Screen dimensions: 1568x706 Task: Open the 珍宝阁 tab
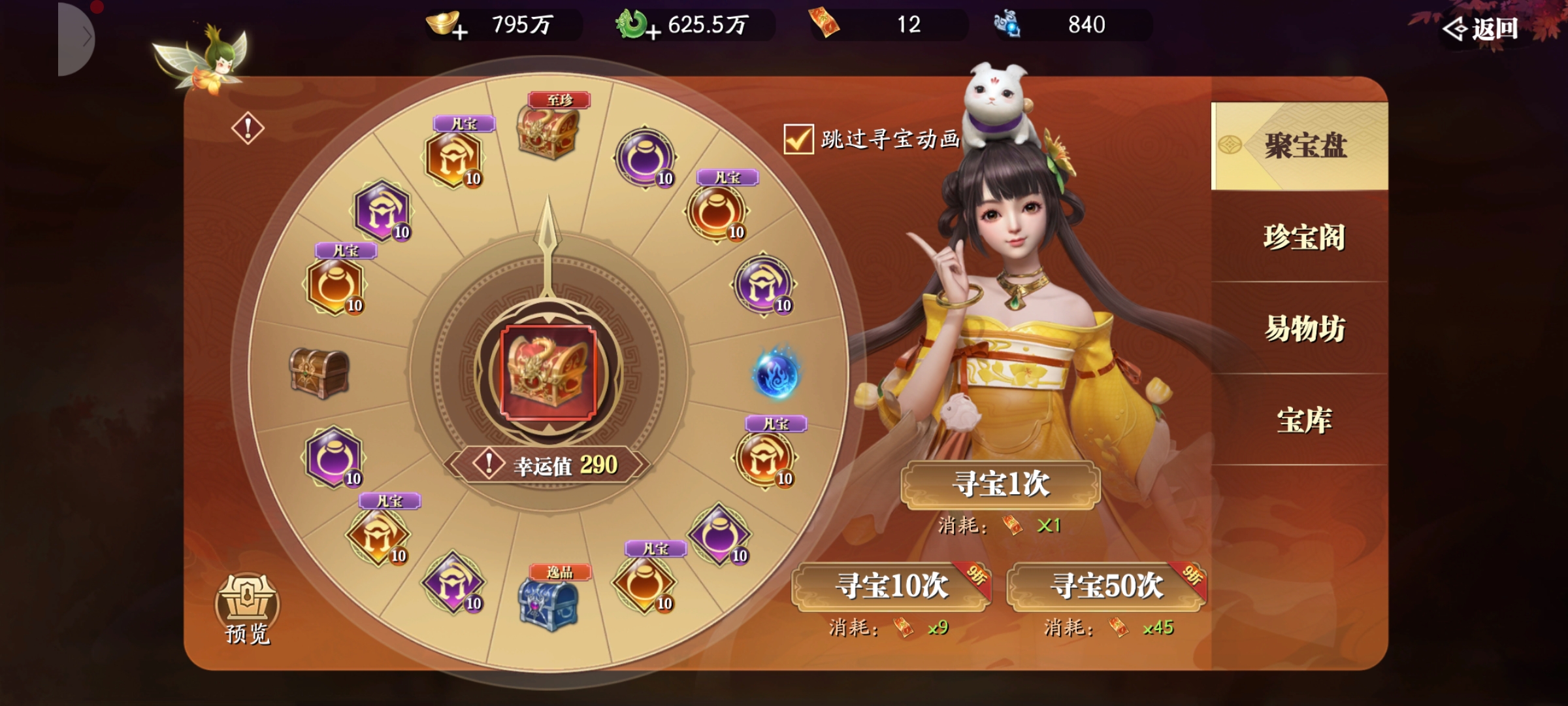tap(1303, 237)
